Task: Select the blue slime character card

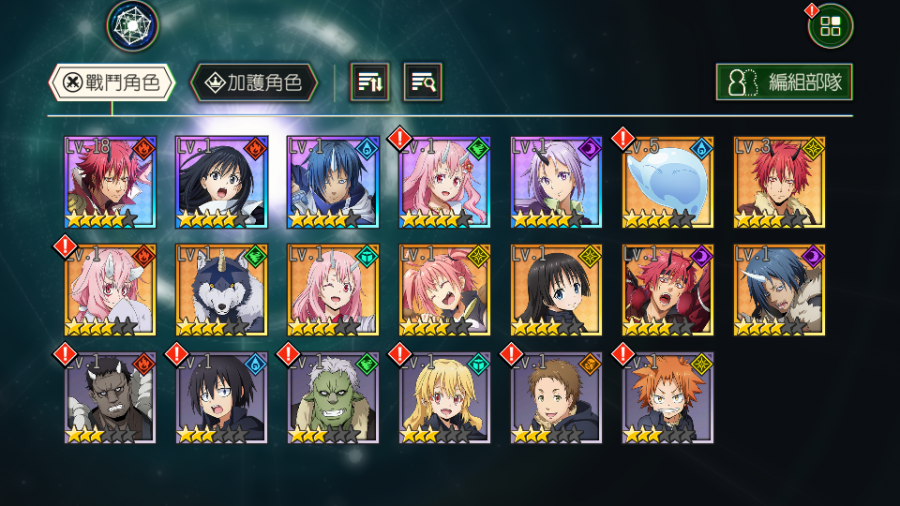Action: click(x=668, y=182)
